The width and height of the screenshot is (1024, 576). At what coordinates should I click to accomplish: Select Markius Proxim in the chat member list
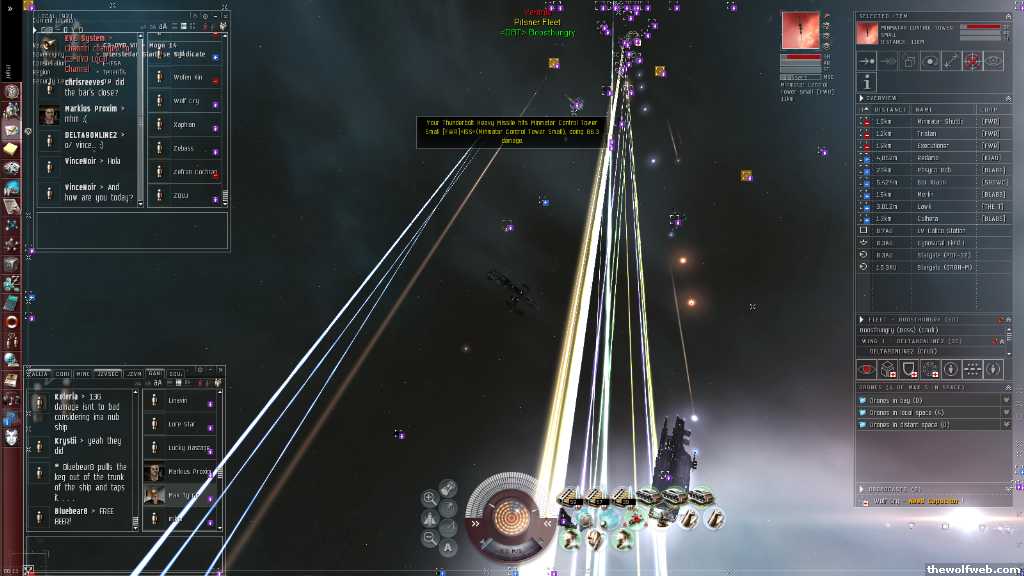point(190,471)
